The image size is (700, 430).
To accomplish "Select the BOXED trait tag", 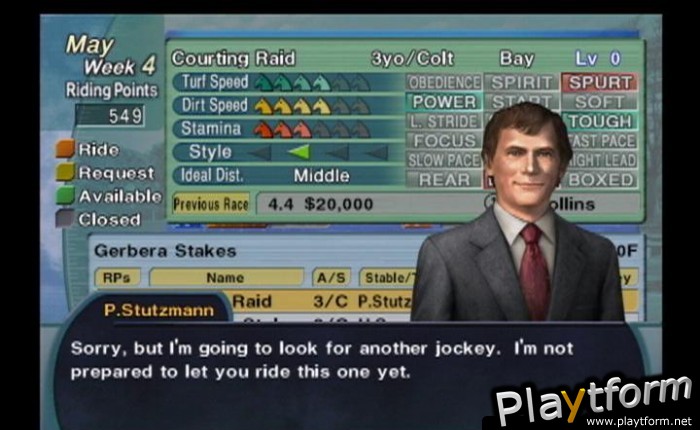I will point(599,180).
